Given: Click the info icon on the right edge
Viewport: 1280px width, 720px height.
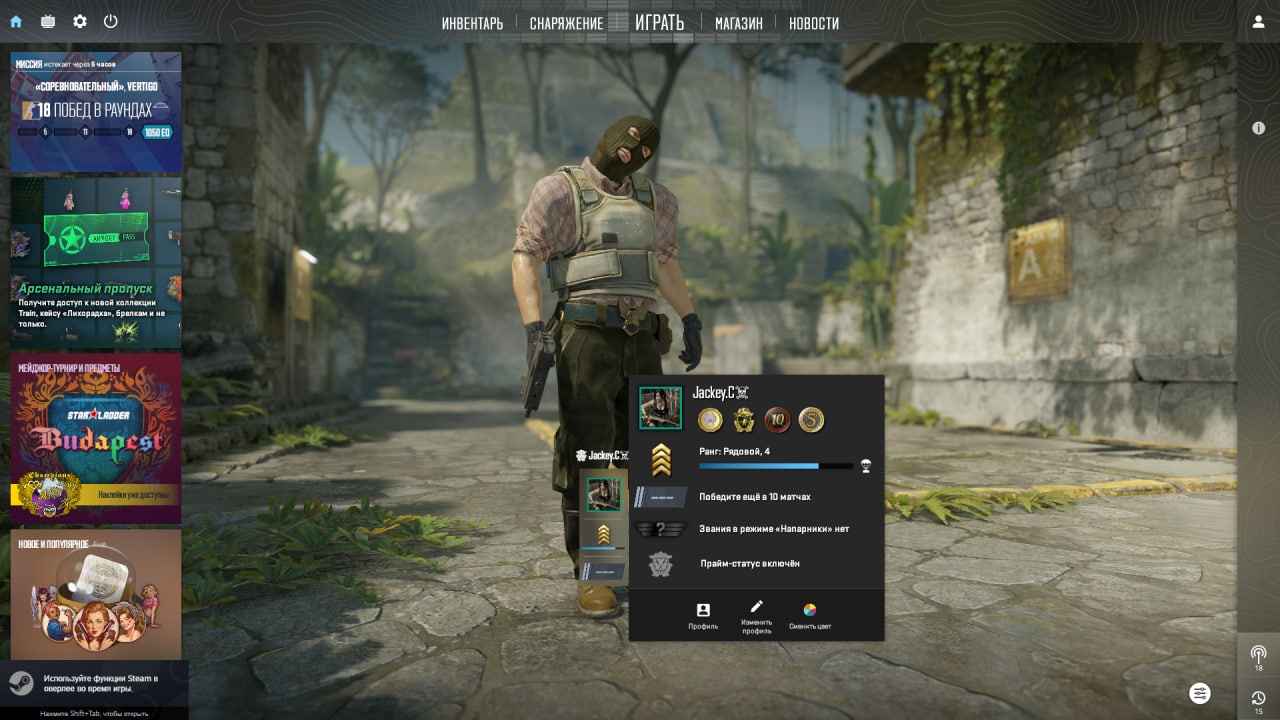Looking at the screenshot, I should [x=1258, y=128].
